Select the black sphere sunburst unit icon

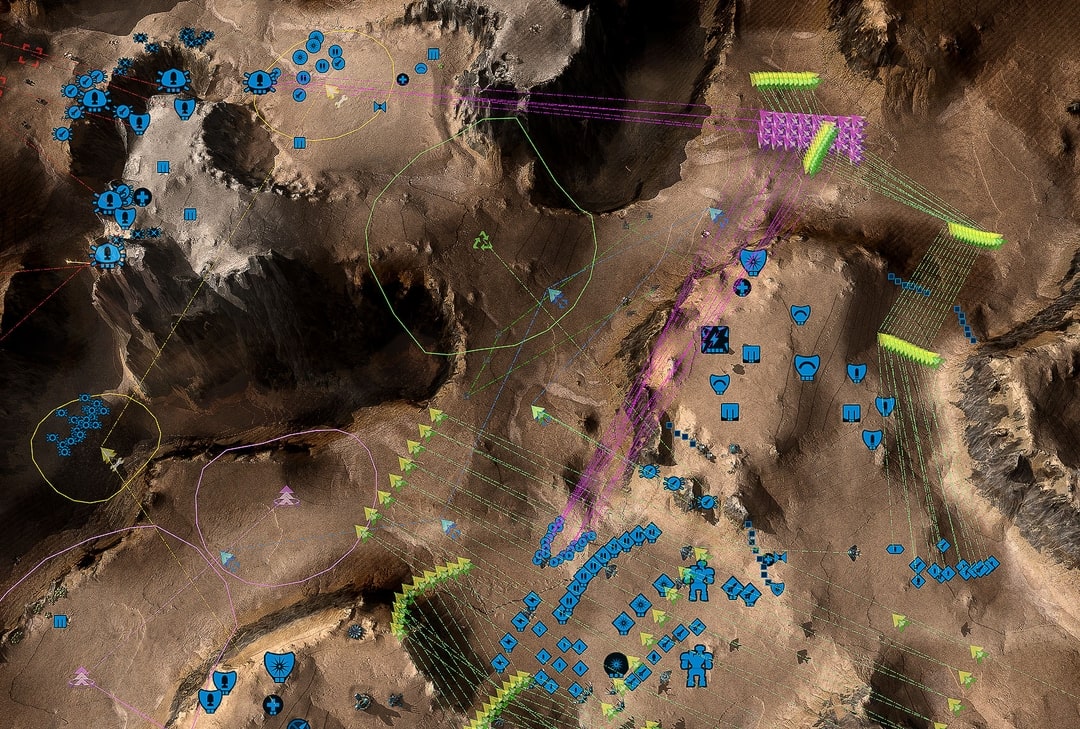click(x=615, y=662)
